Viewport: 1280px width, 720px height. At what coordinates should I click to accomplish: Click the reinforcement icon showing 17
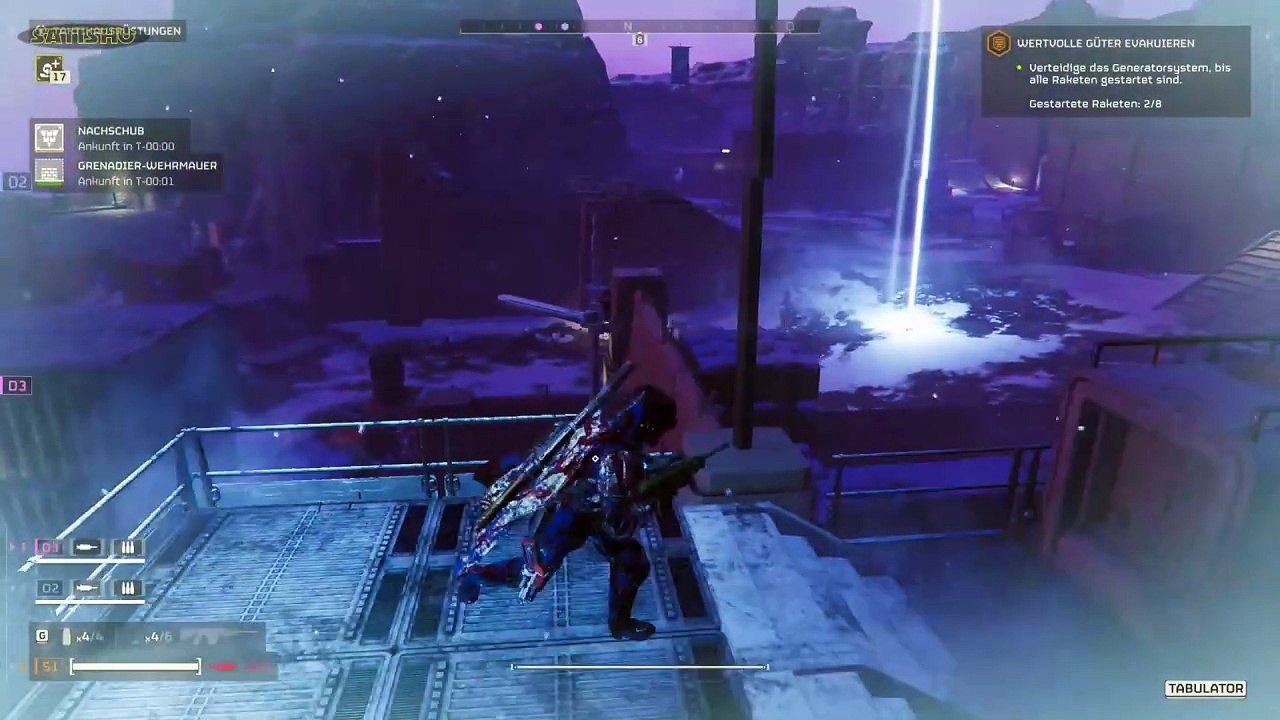tap(50, 69)
